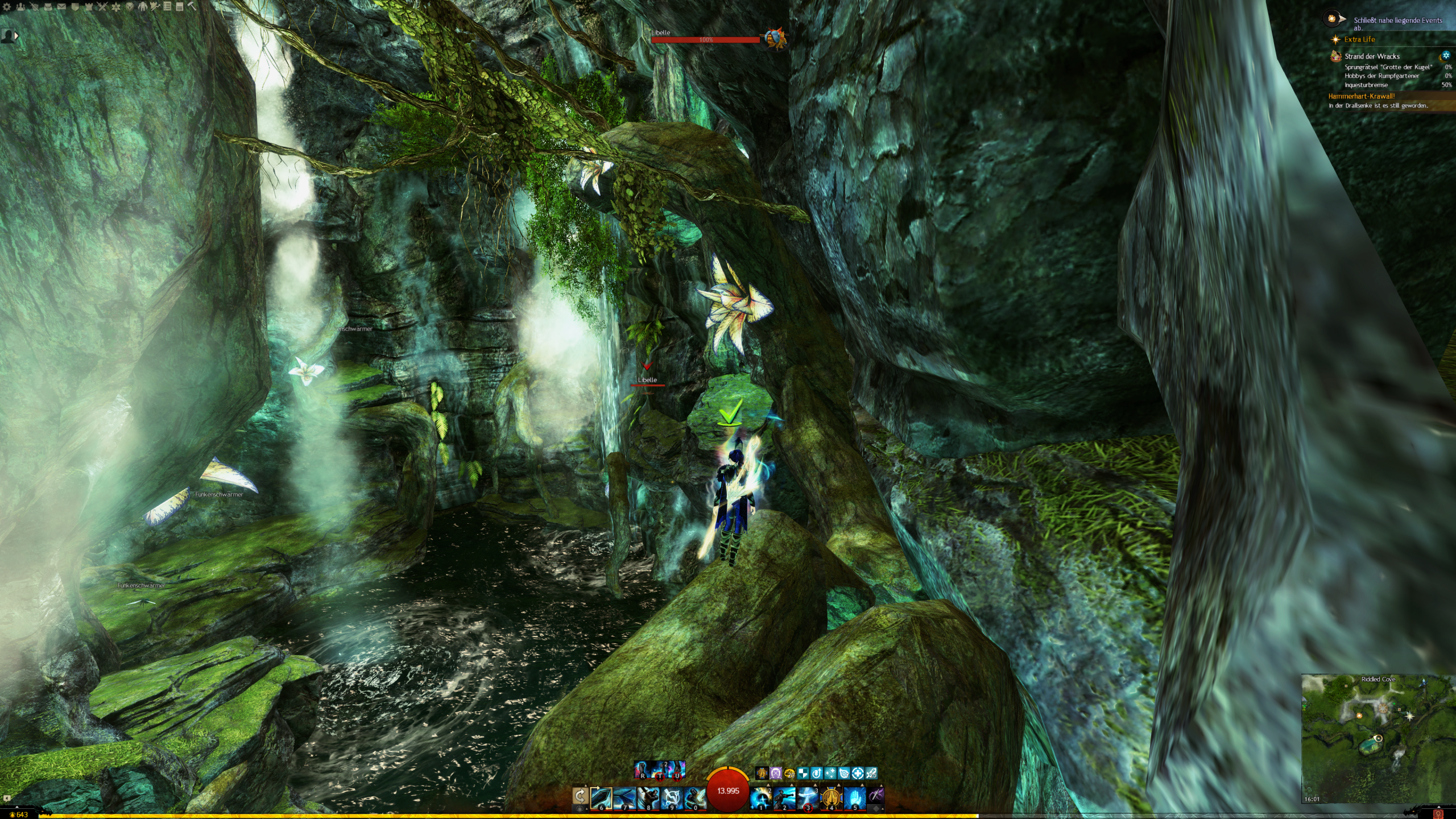Expand the party portrait arrow
Image resolution: width=1456 pixels, height=819 pixels.
coord(16,35)
